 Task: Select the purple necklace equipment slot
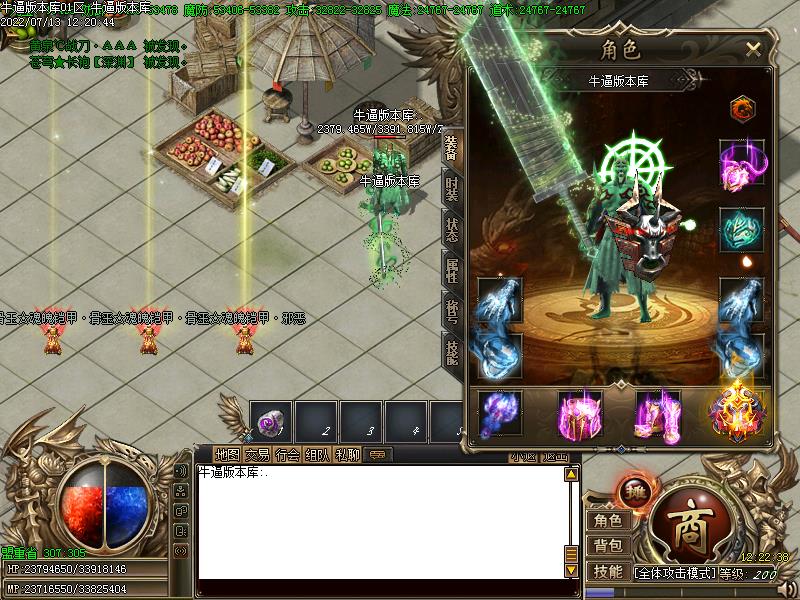[741, 163]
